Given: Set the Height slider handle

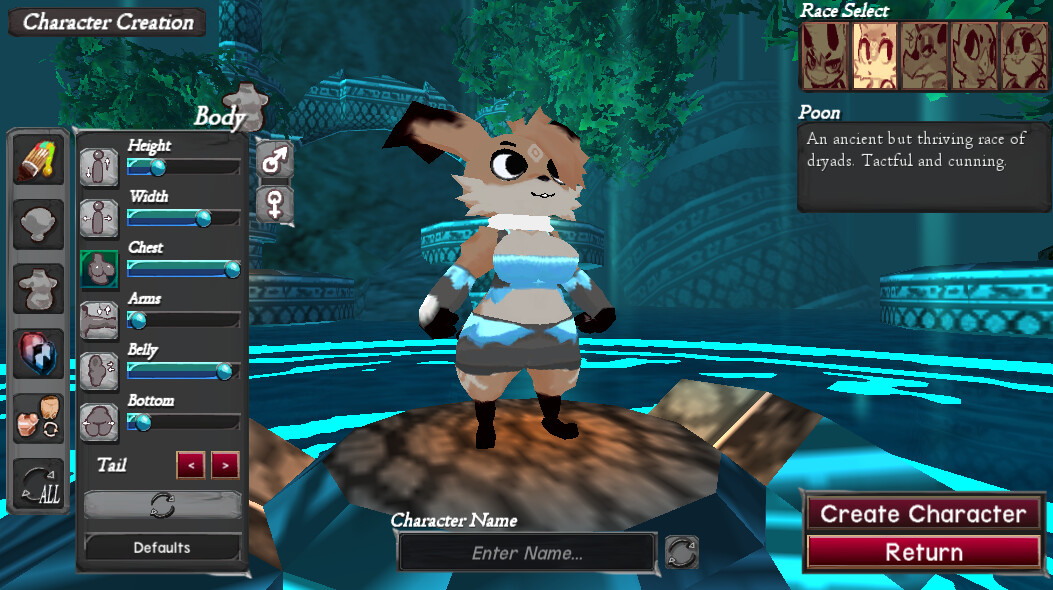Looking at the screenshot, I should click(157, 167).
